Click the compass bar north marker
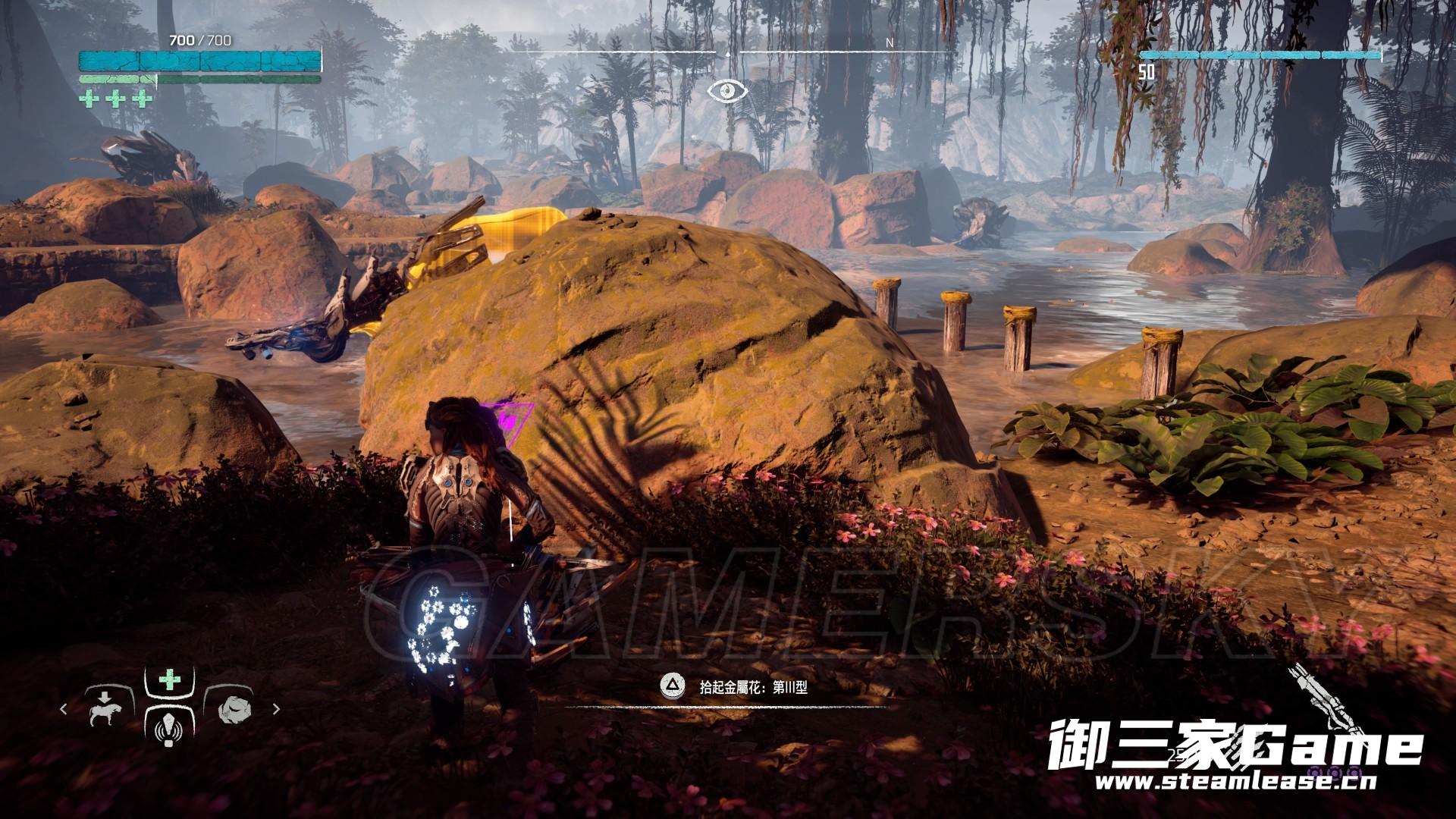The image size is (1456, 819). point(890,43)
